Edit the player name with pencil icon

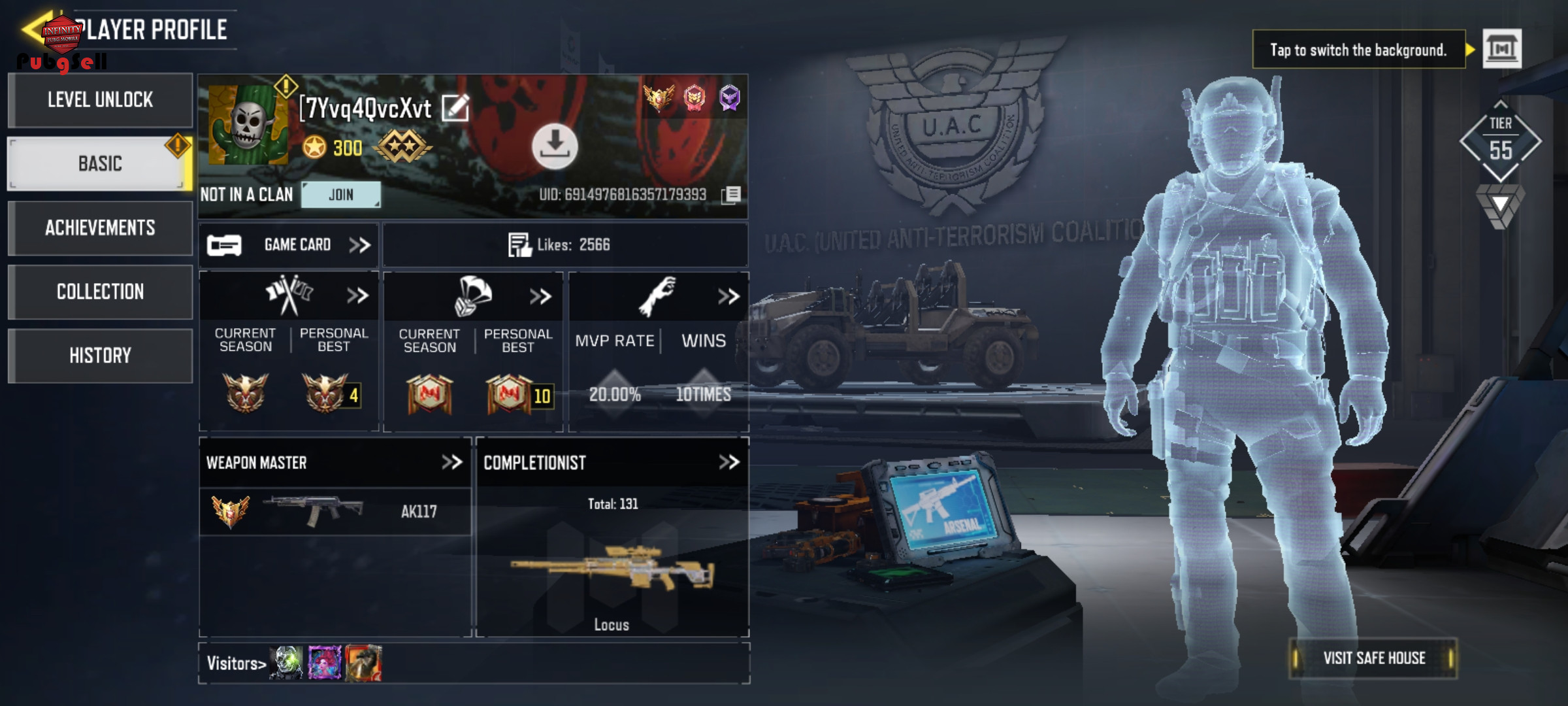455,108
